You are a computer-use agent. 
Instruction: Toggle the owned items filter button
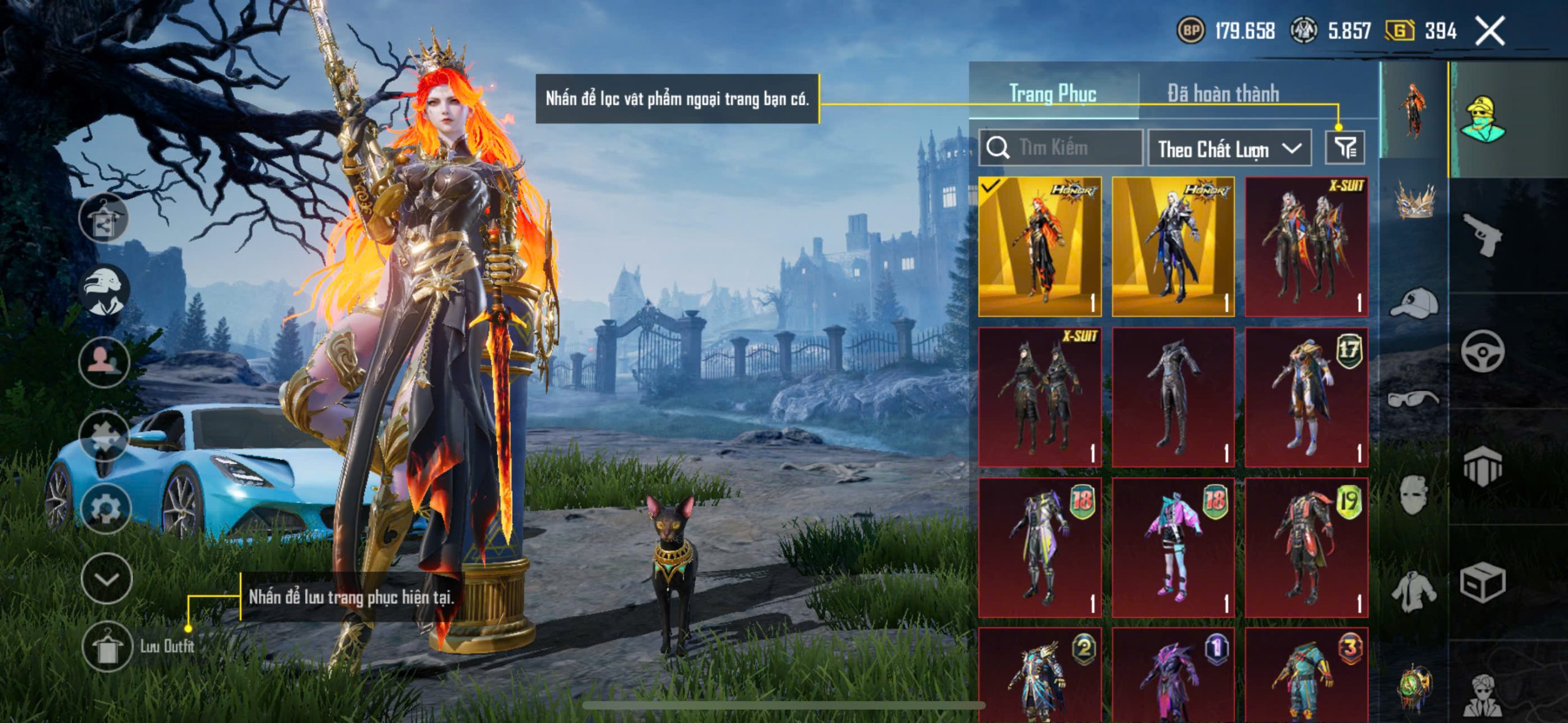click(x=1344, y=148)
